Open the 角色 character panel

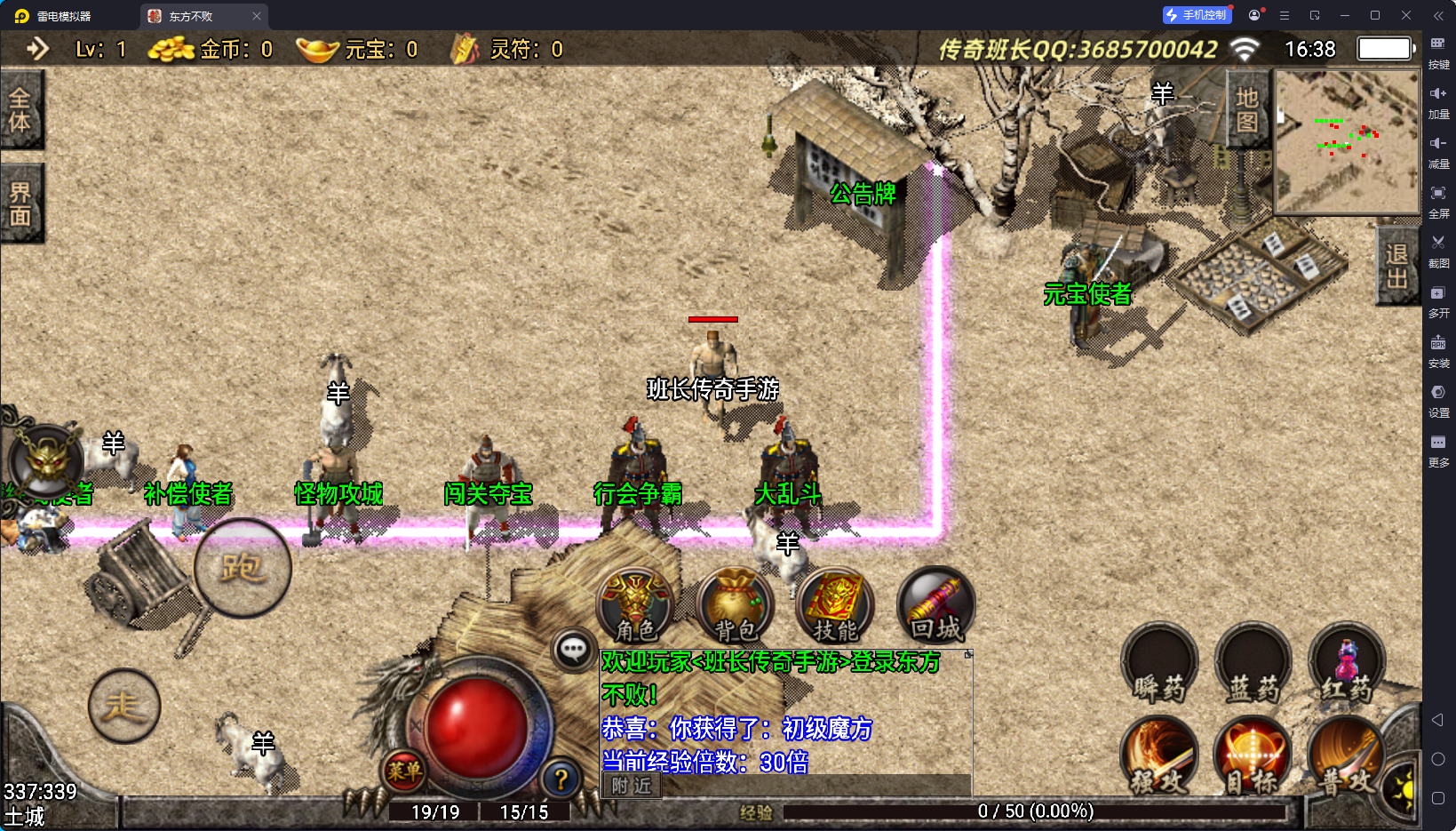tap(634, 606)
